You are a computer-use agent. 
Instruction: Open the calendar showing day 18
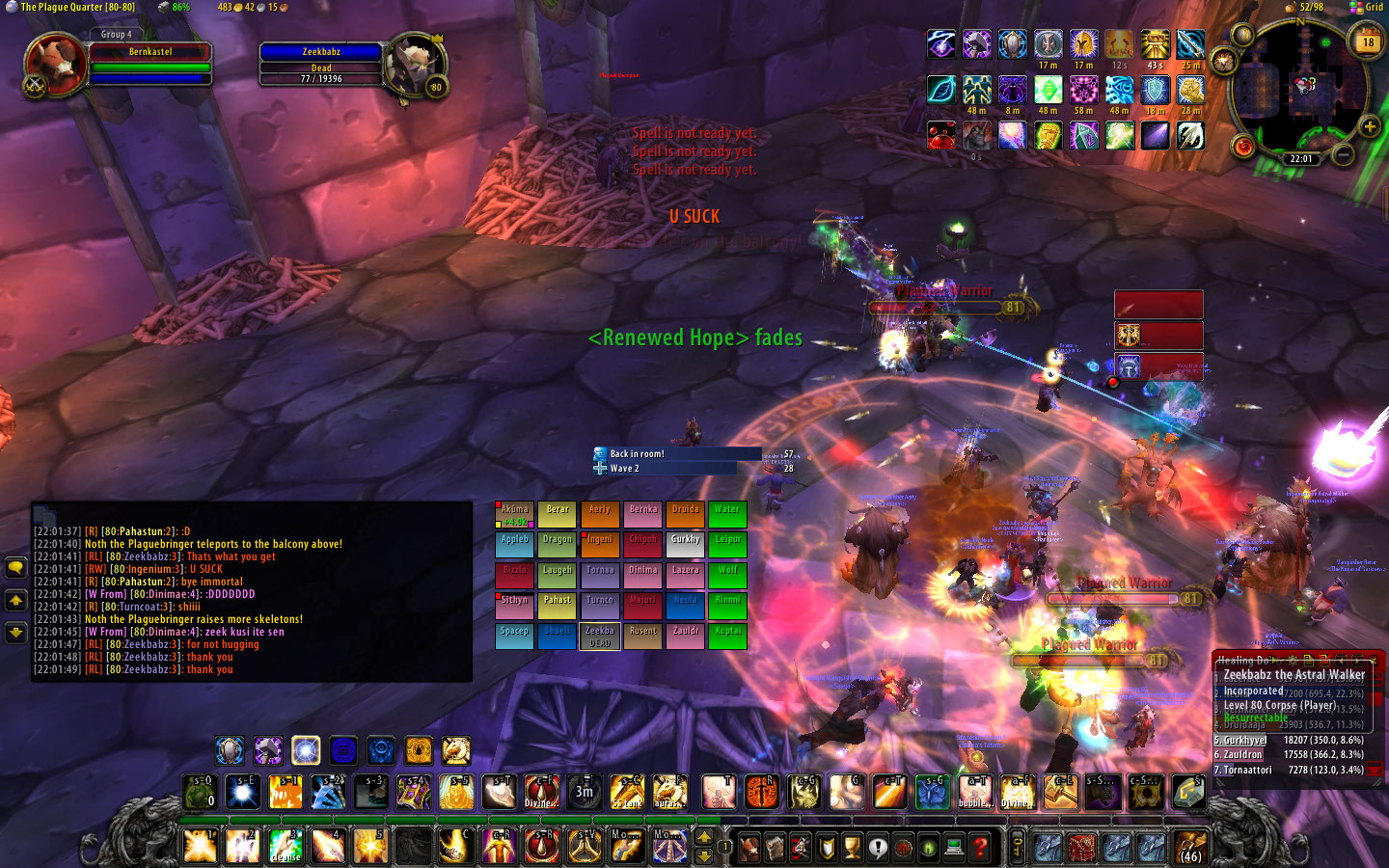pyautogui.click(x=1368, y=42)
